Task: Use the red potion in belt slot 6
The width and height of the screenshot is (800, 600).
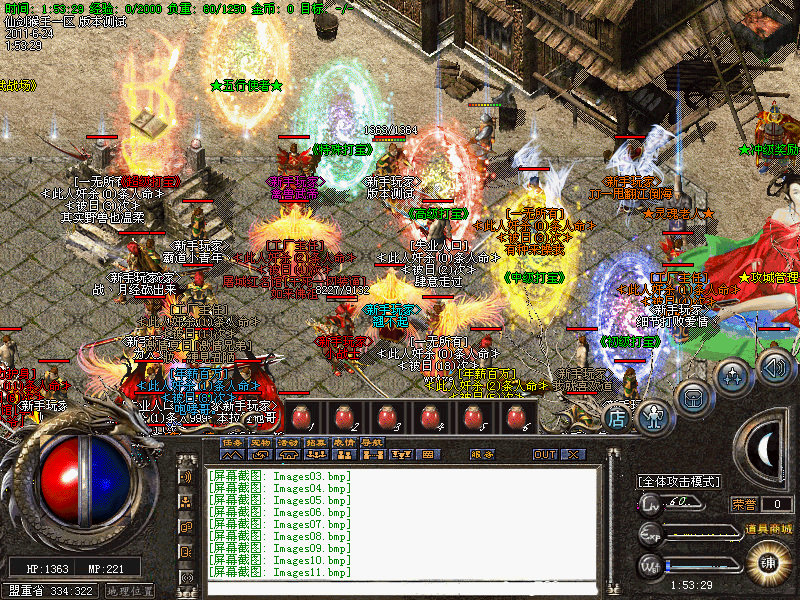Action: click(x=516, y=417)
